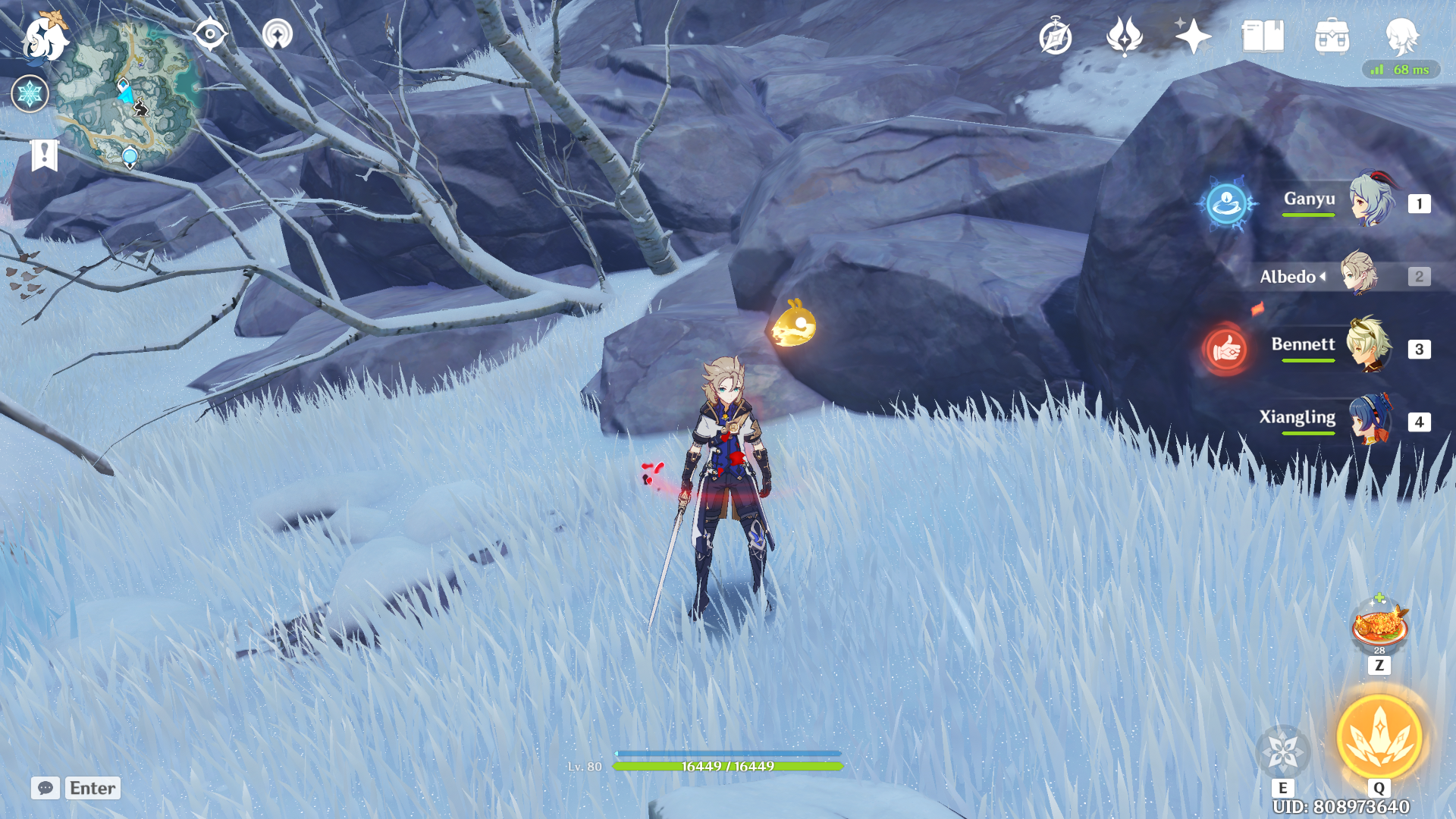Cast Albedo's Elemental Skill flower
This screenshot has height=819, width=1456.
1283,751
